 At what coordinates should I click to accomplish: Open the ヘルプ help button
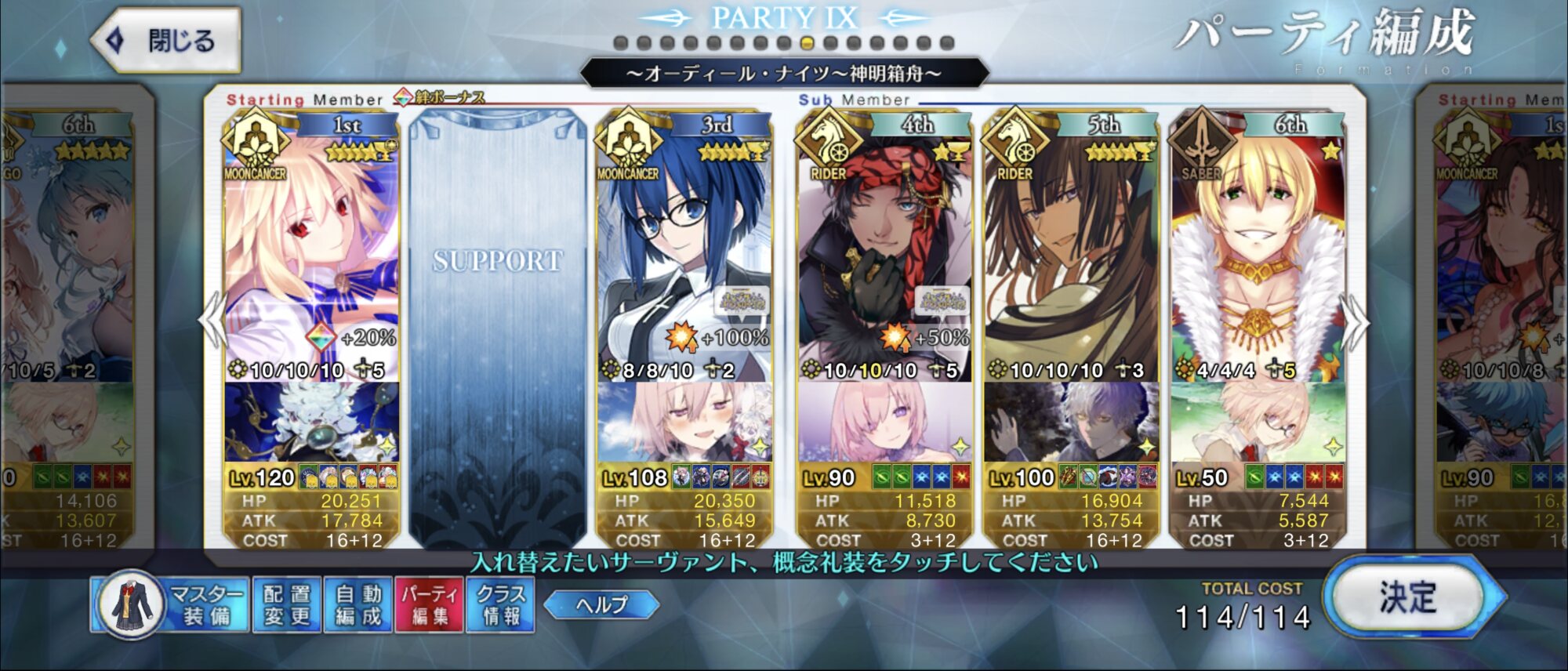click(601, 604)
